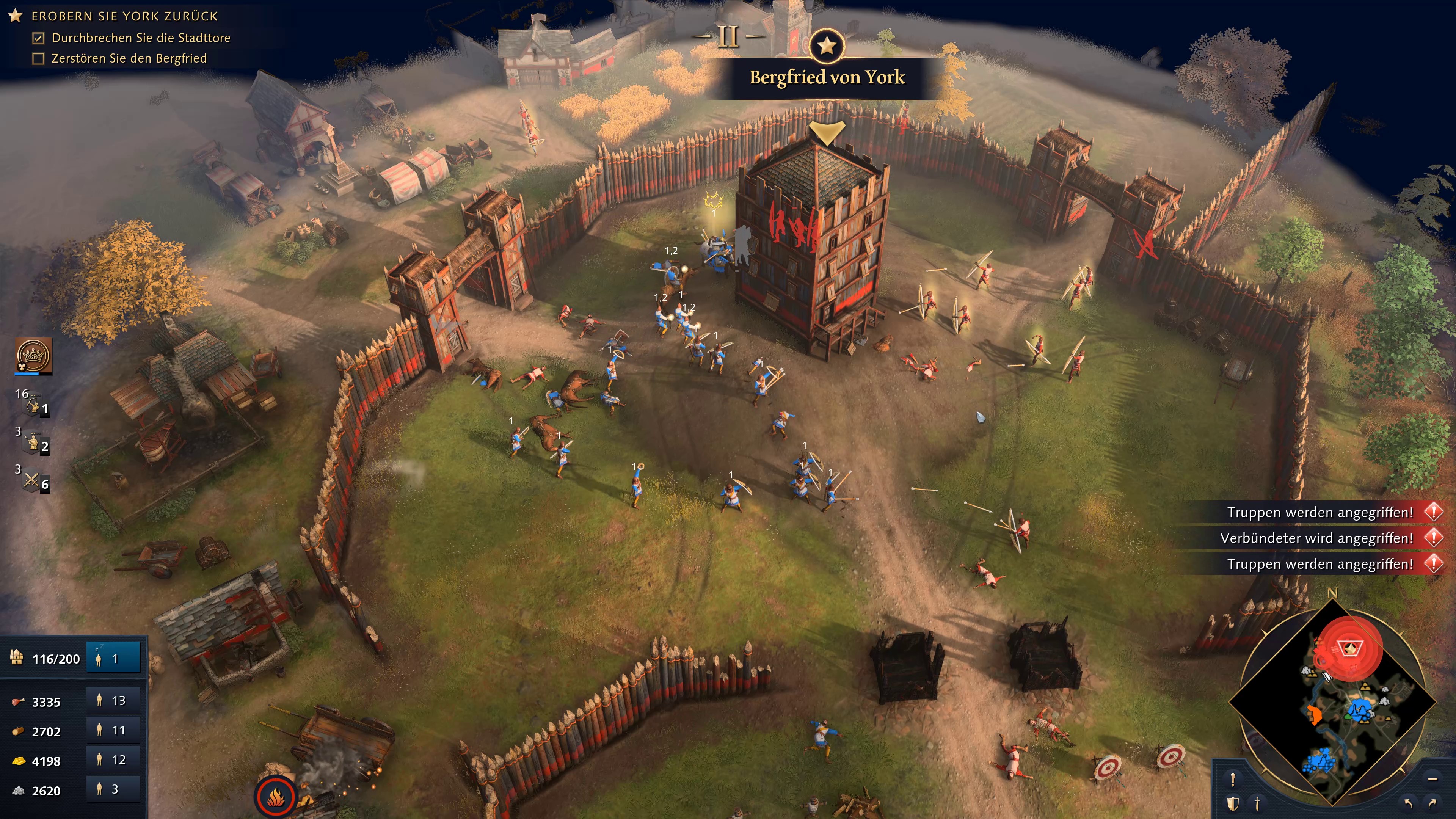Screen dimensions: 1456x819
Task: Rotate camera with the left curved arrow
Action: click(1408, 803)
